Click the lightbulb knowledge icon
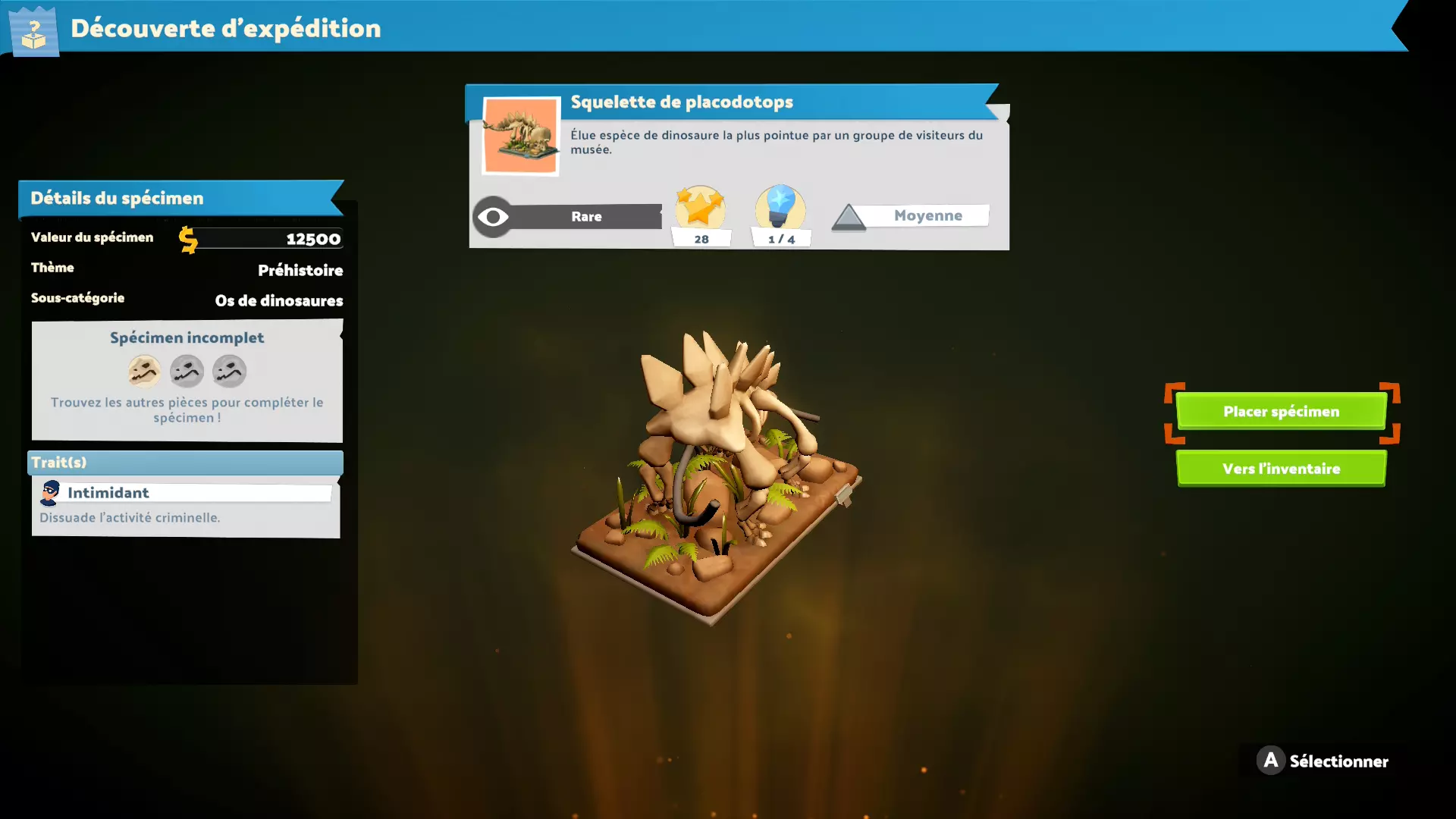The width and height of the screenshot is (1456, 819). pyautogui.click(x=780, y=207)
